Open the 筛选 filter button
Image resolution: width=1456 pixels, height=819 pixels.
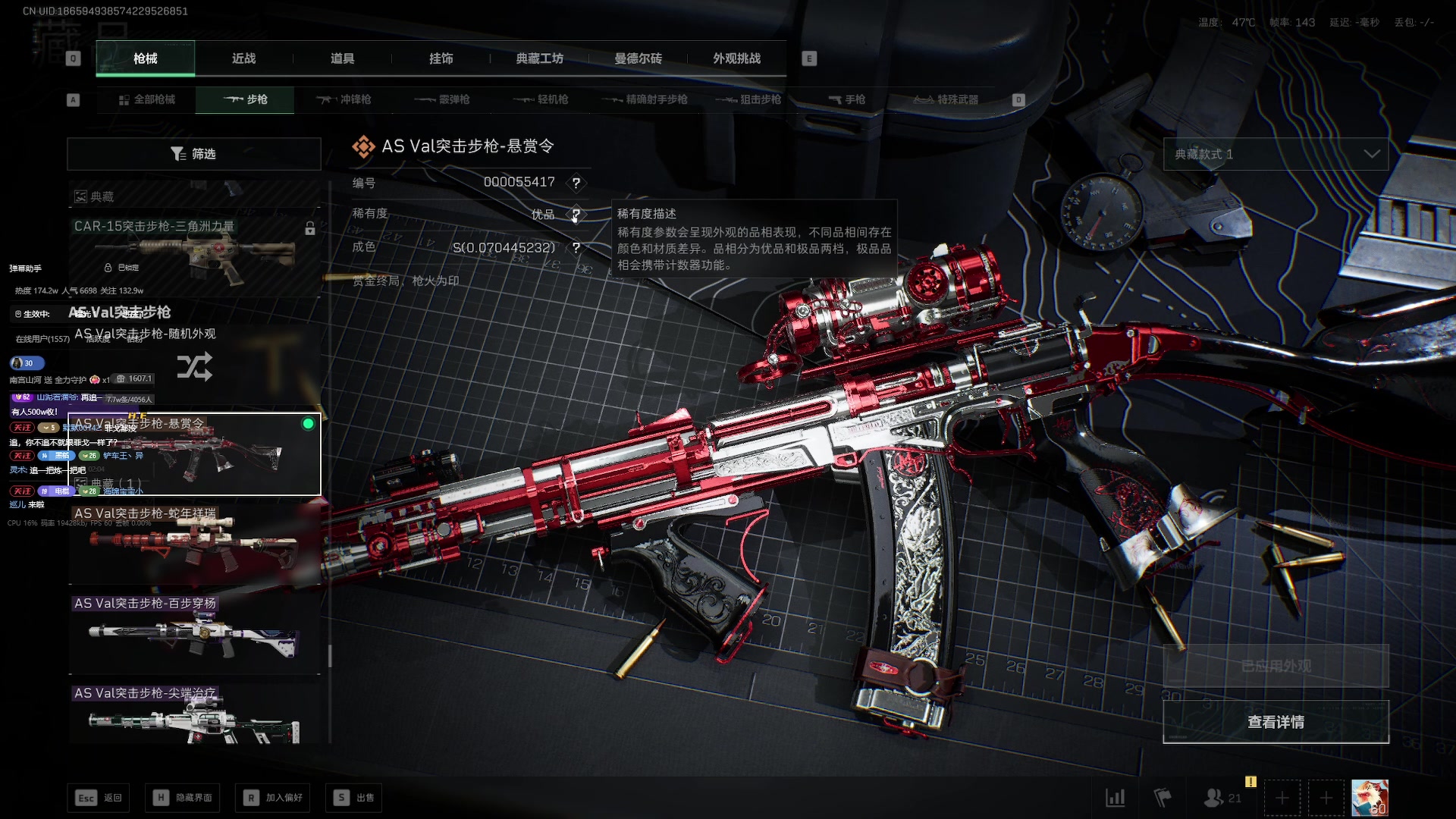point(193,154)
